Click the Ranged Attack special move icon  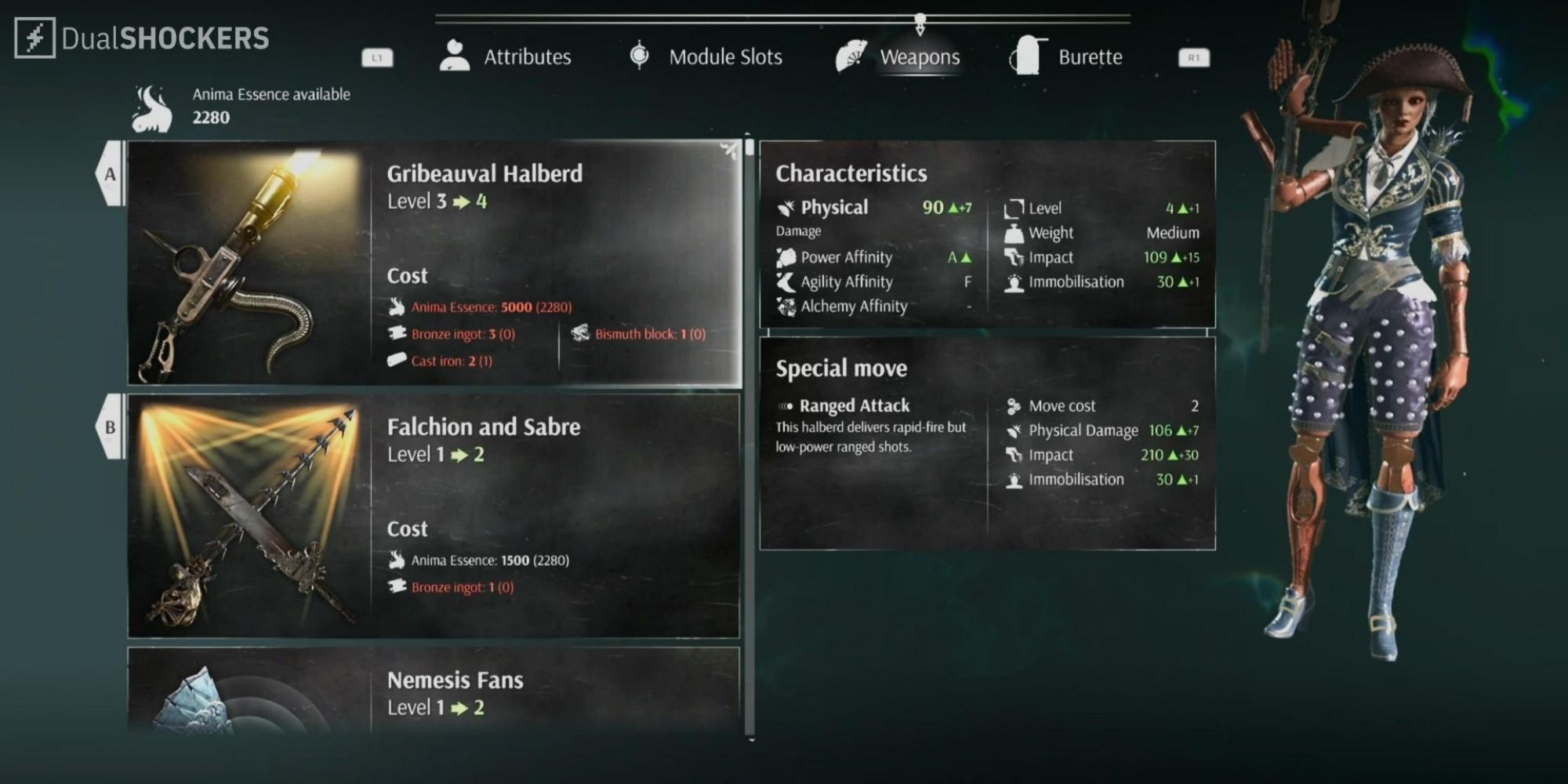click(786, 405)
